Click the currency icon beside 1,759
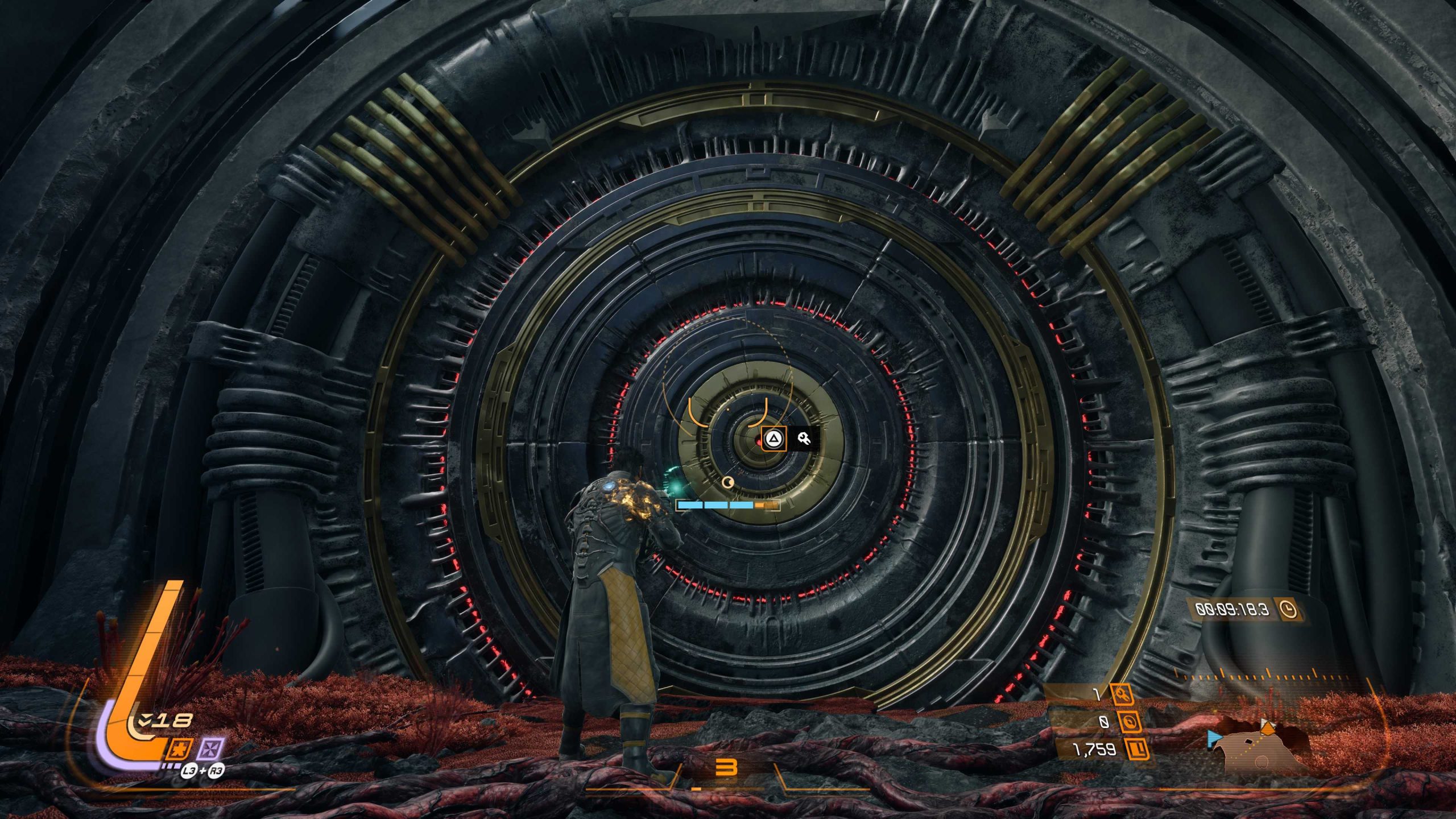The image size is (1456, 819). point(1136,750)
